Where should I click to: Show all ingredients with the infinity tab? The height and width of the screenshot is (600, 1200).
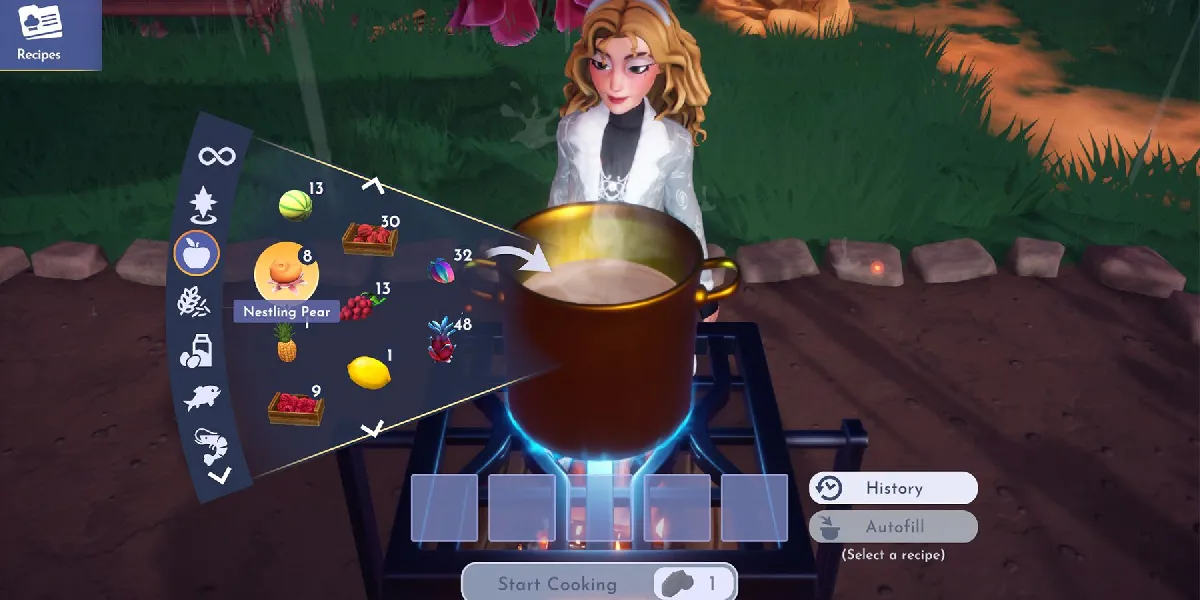point(216,156)
